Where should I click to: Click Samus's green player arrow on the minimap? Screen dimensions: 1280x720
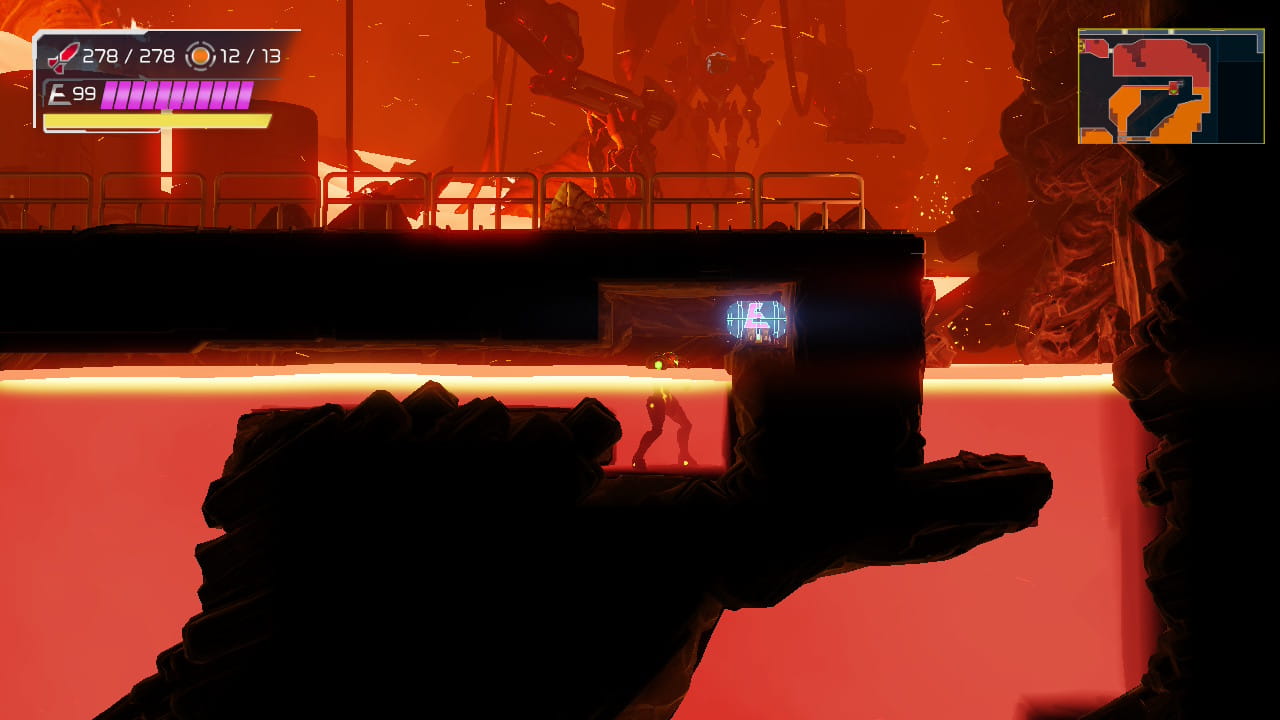point(1173,92)
